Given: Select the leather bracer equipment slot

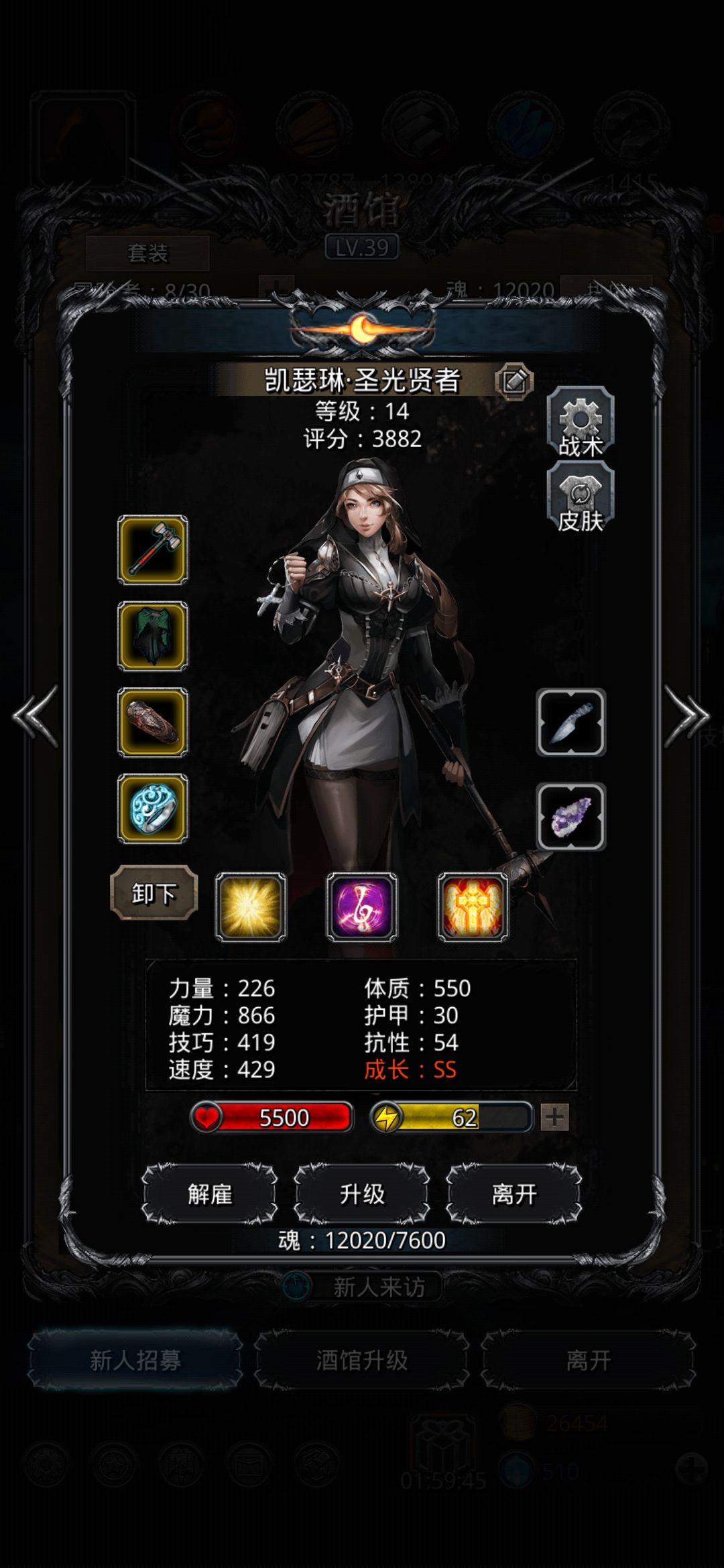Looking at the screenshot, I should (x=153, y=722).
